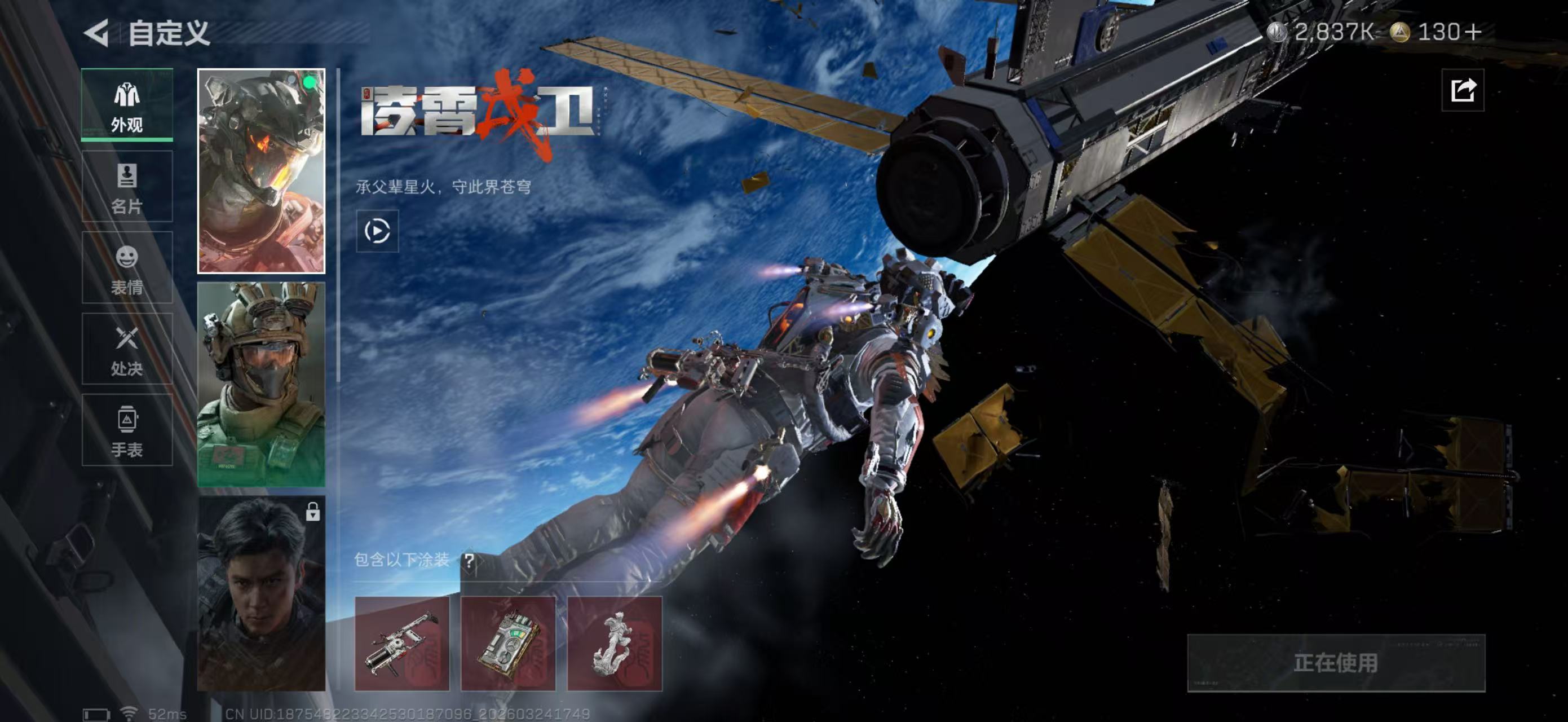The width and height of the screenshot is (1568, 722).
Task: Share this skin with the share icon
Action: (x=1462, y=91)
